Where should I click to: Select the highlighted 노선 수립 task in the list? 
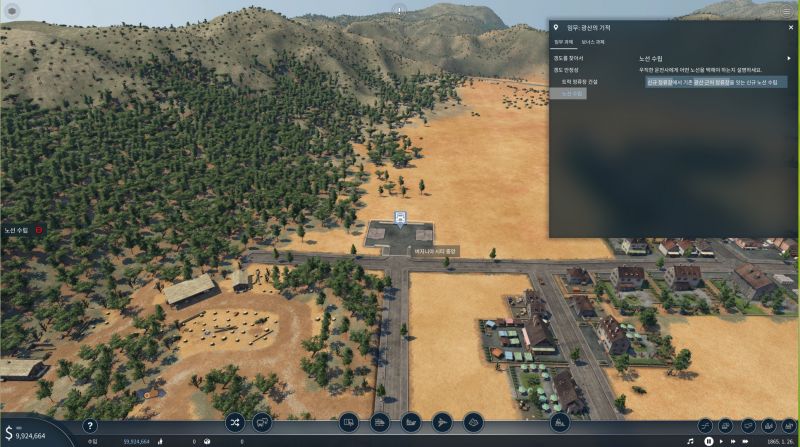pos(572,93)
